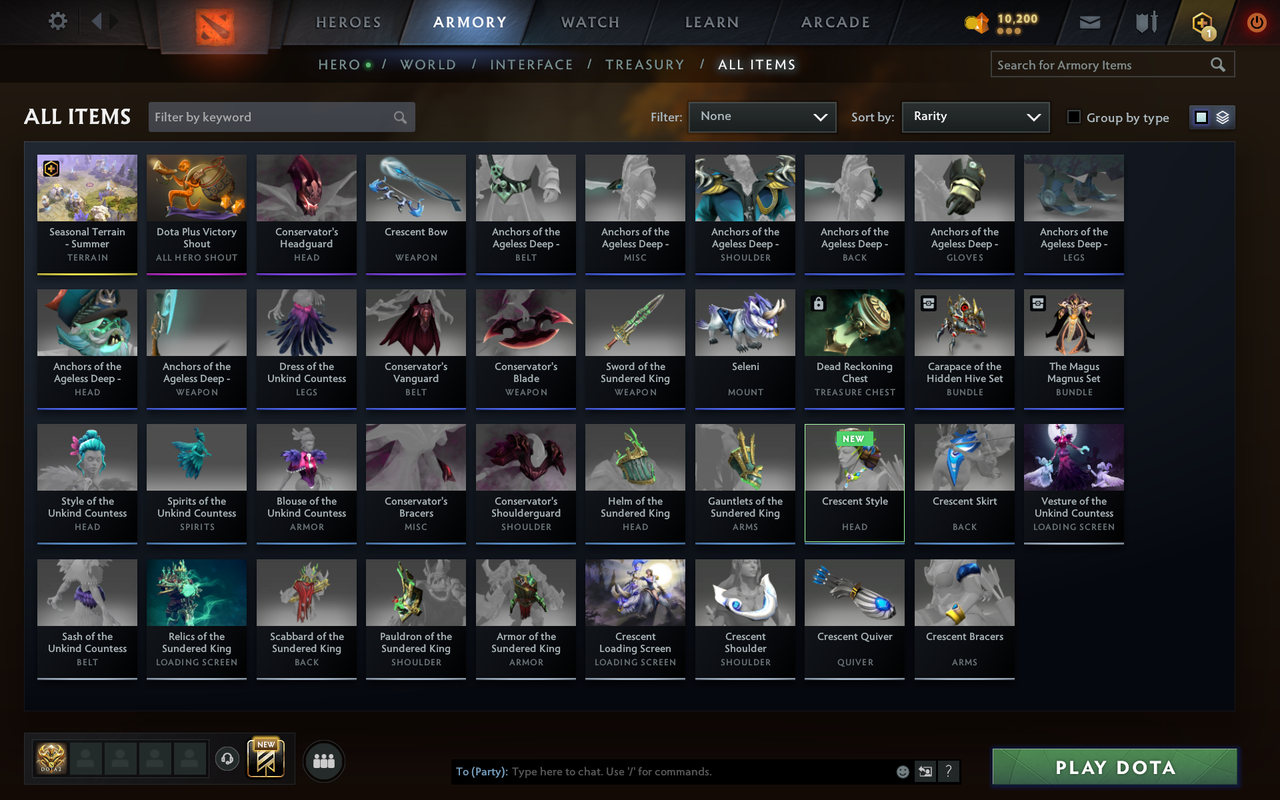Open voice chat headset settings
1280x800 pixels.
pos(227,760)
